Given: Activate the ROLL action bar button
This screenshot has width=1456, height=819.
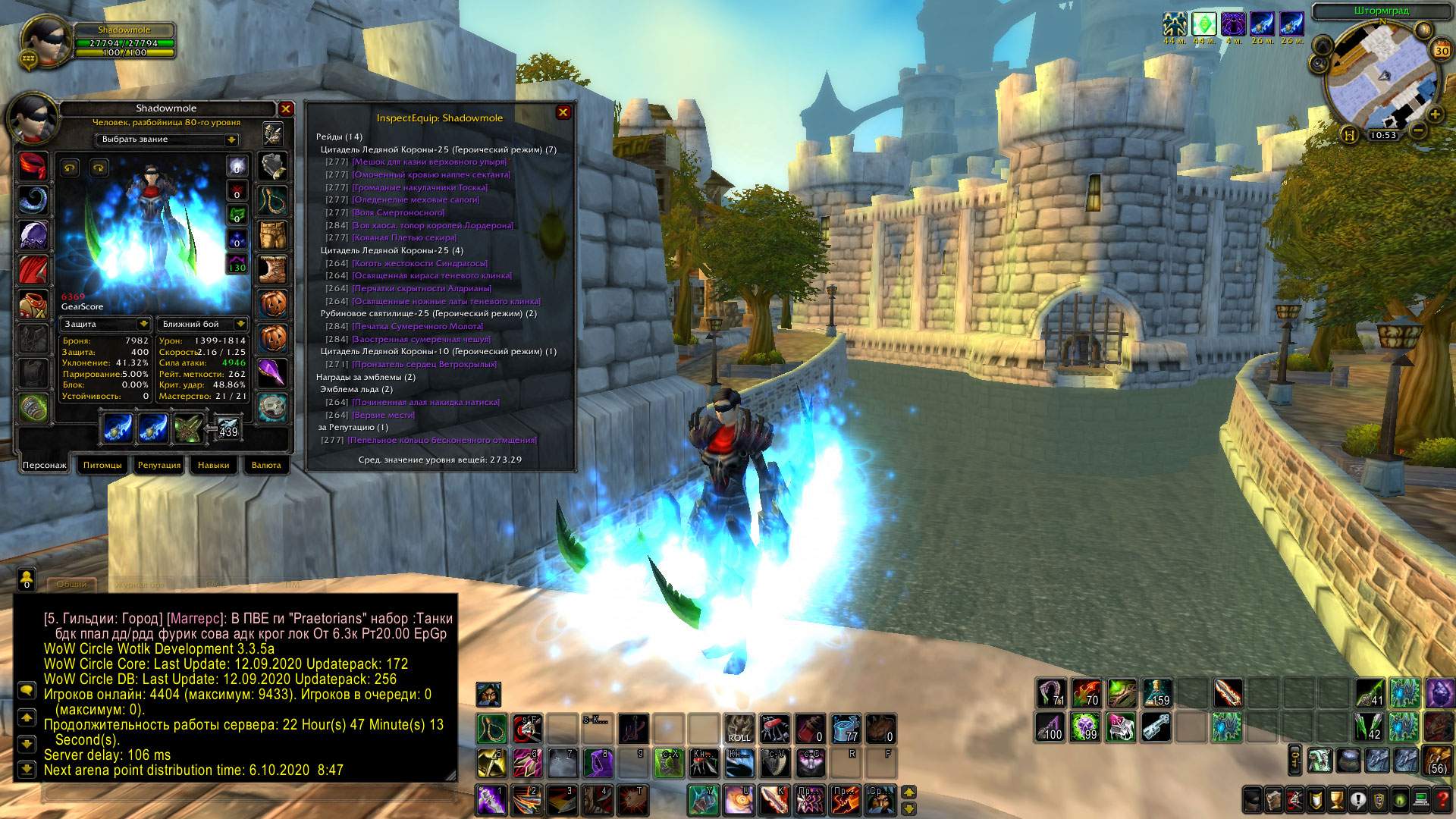Looking at the screenshot, I should coord(739,728).
